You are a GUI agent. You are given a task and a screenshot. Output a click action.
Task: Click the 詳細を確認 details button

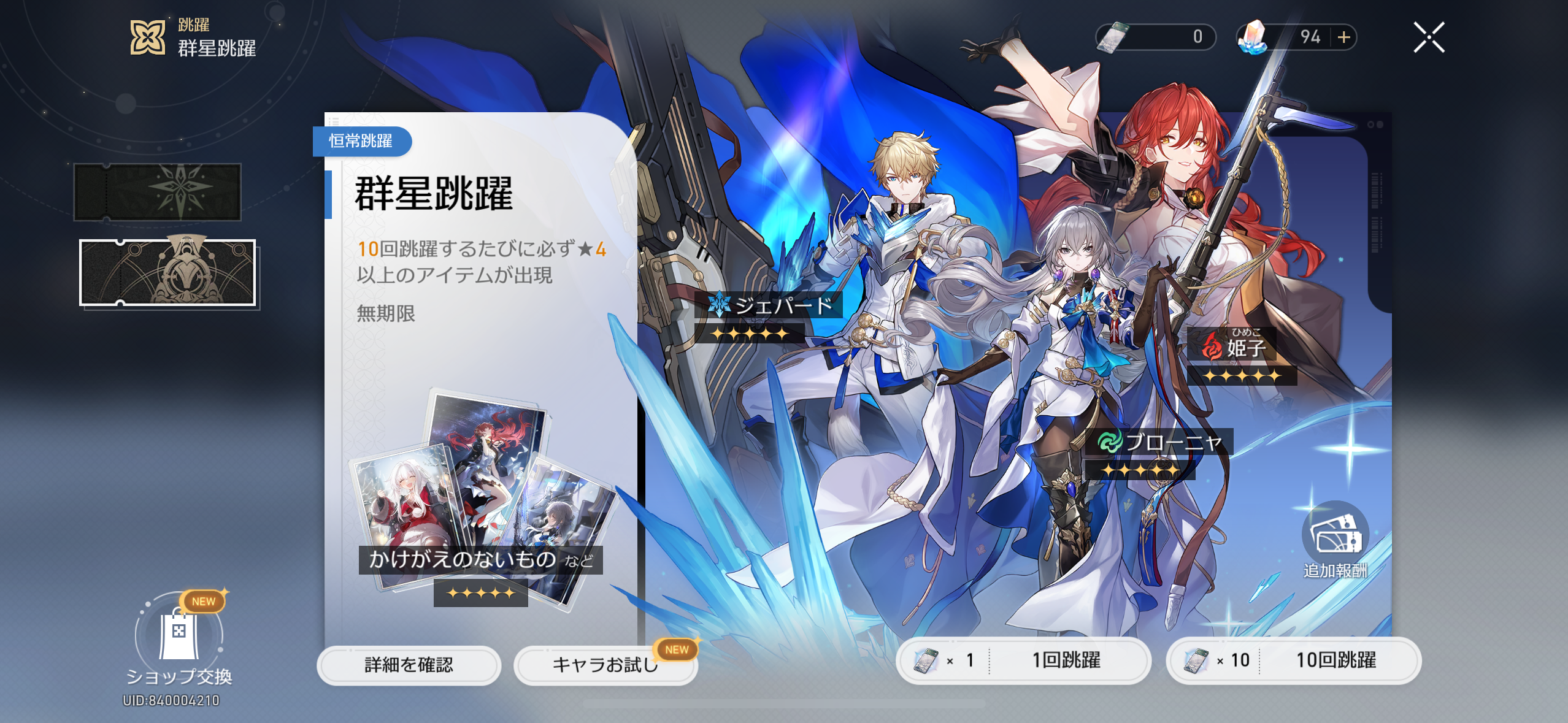point(409,665)
